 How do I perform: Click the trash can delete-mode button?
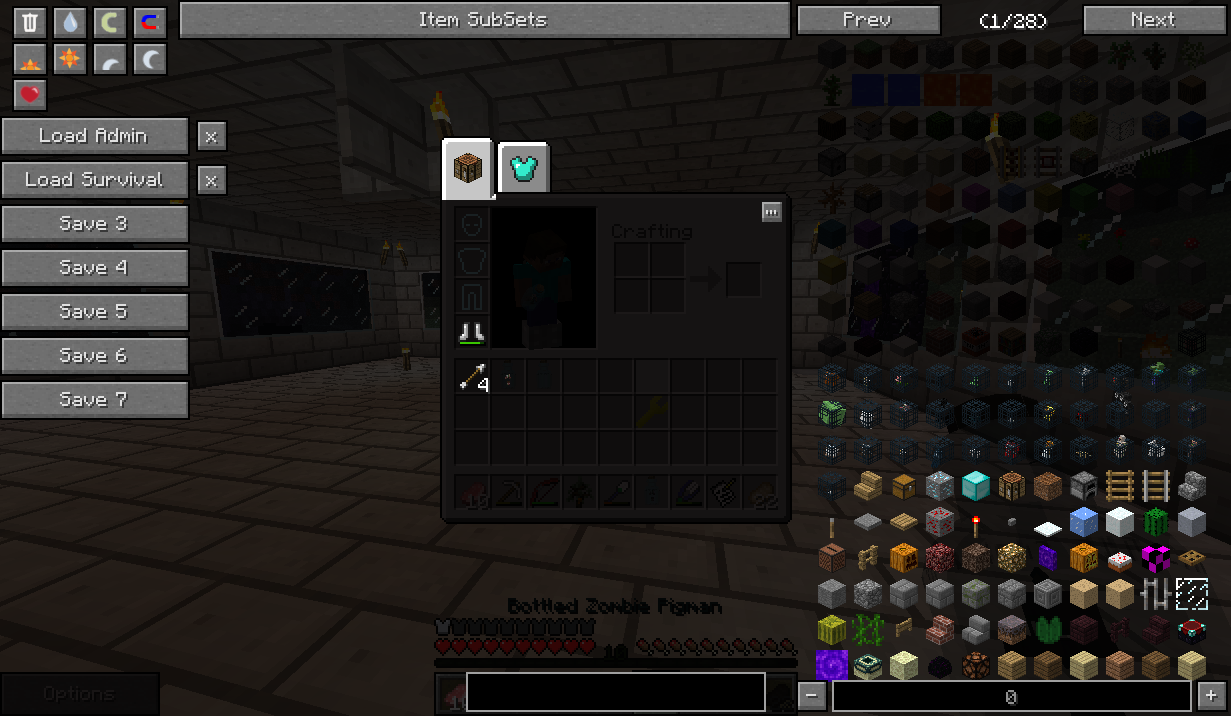tap(30, 22)
